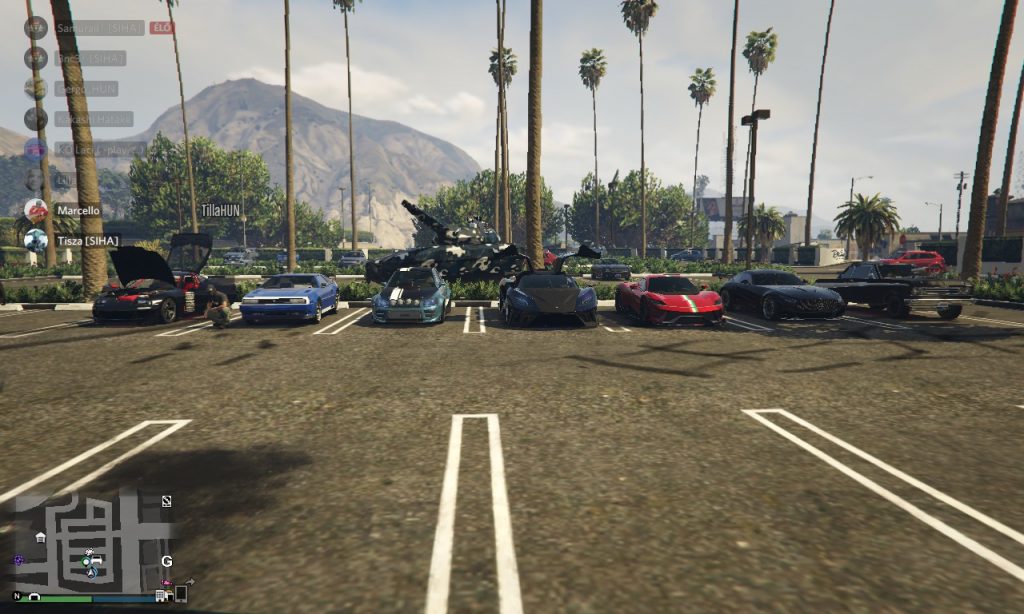Click the garage house marker on minimap
The width and height of the screenshot is (1024, 614).
(x=40, y=537)
